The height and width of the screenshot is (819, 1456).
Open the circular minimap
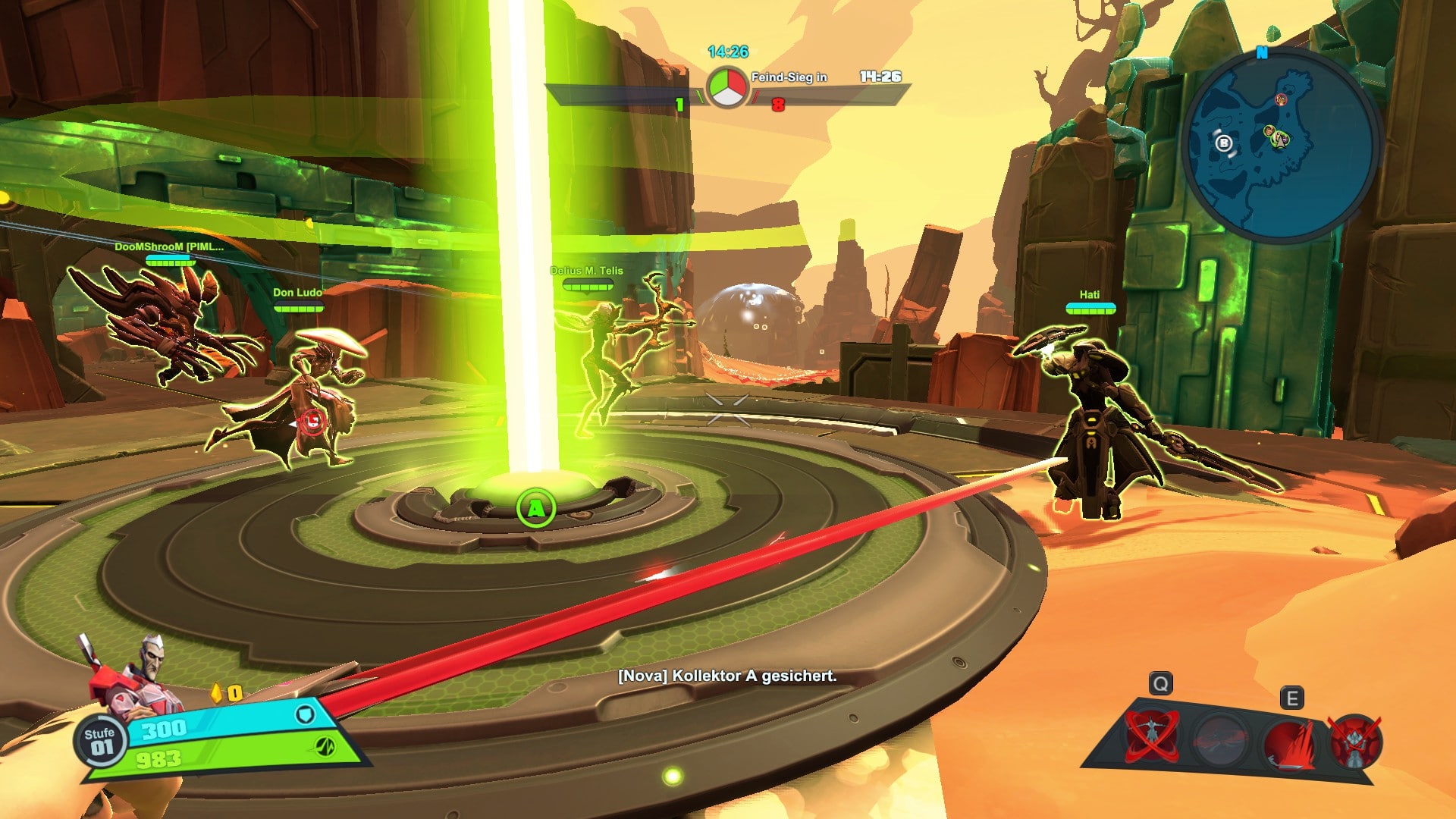point(1281,144)
